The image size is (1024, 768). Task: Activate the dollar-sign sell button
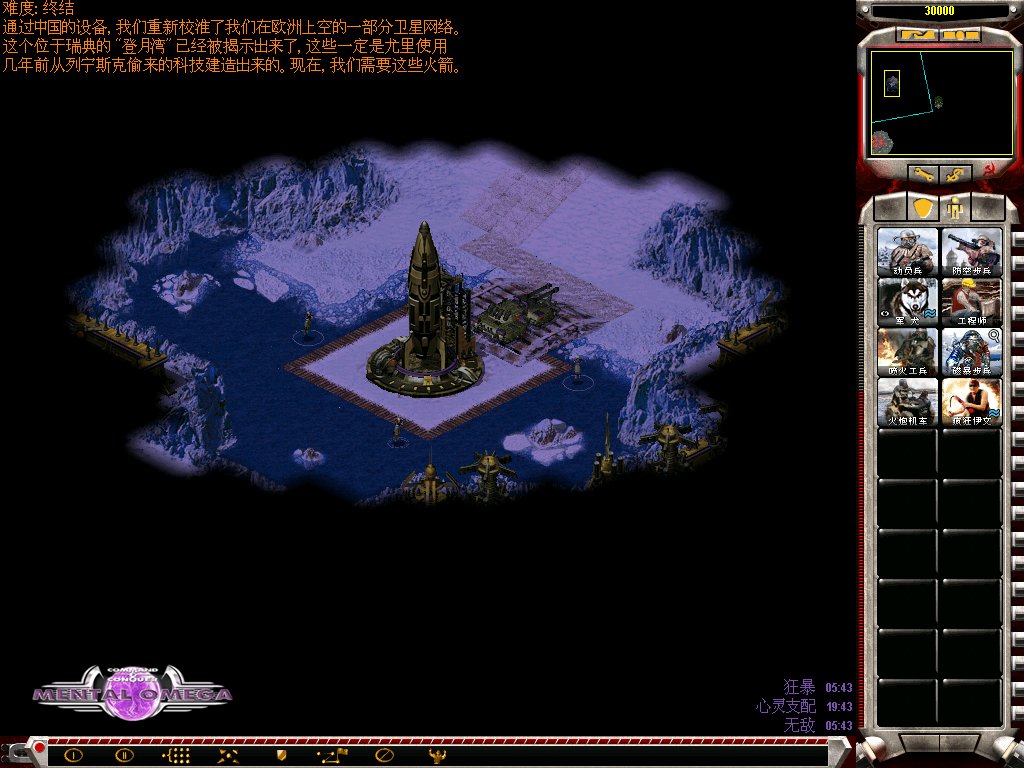(956, 174)
